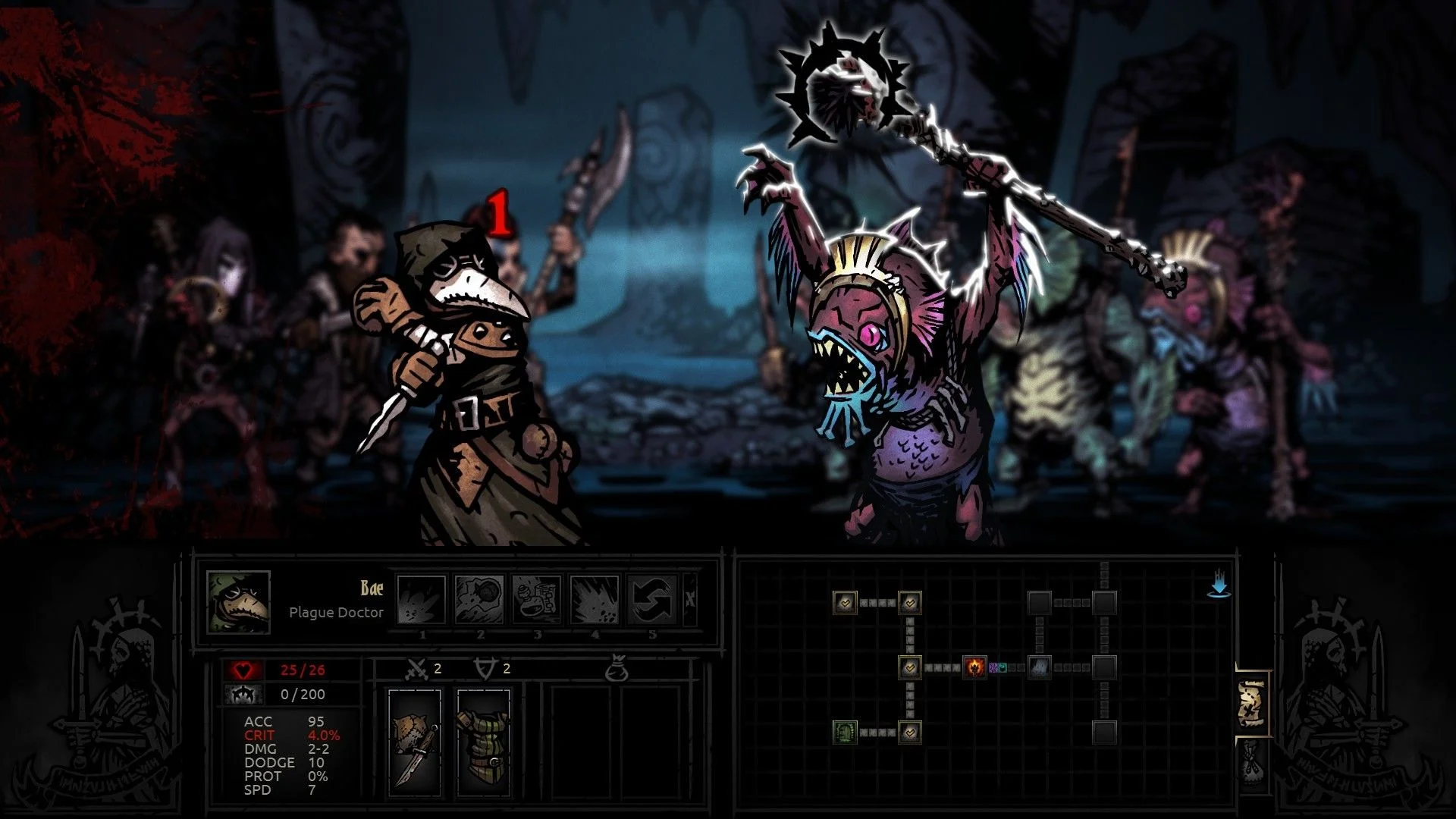Click the stress skull icon beside 0/200

click(x=243, y=694)
